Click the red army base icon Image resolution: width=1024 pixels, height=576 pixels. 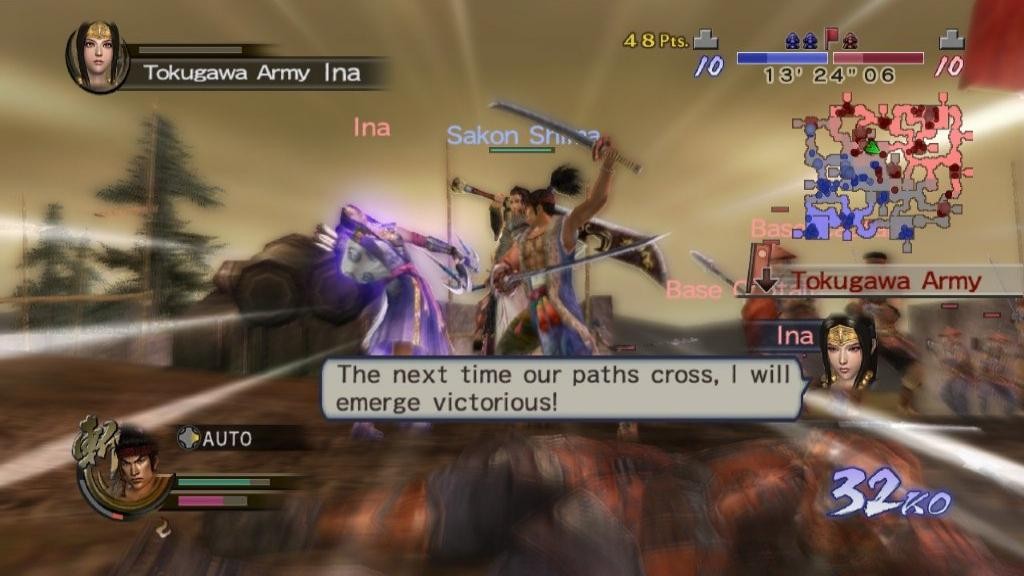[951, 39]
